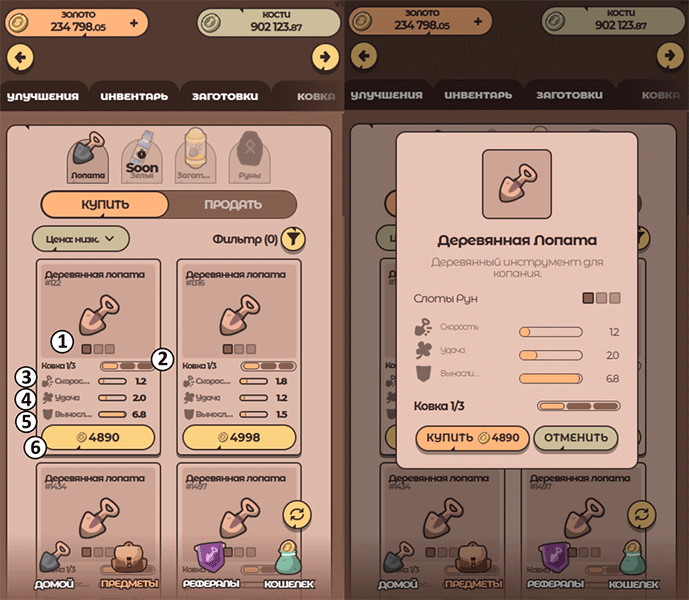Screen dimensions: 689x600
Task: Switch the shop to КУПИТЬ mode toggle
Action: tap(105, 204)
